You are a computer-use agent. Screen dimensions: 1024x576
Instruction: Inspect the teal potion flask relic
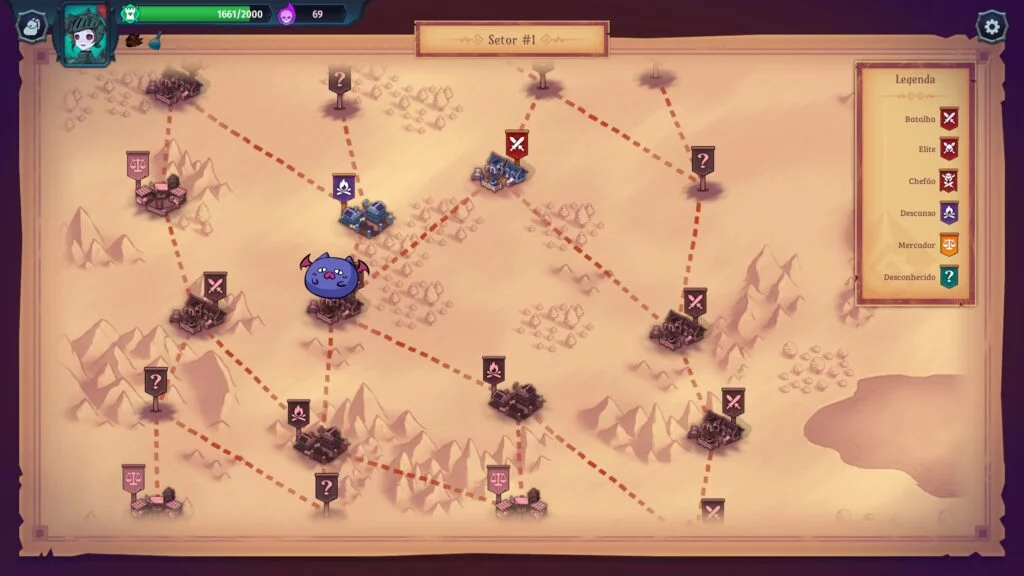[155, 42]
